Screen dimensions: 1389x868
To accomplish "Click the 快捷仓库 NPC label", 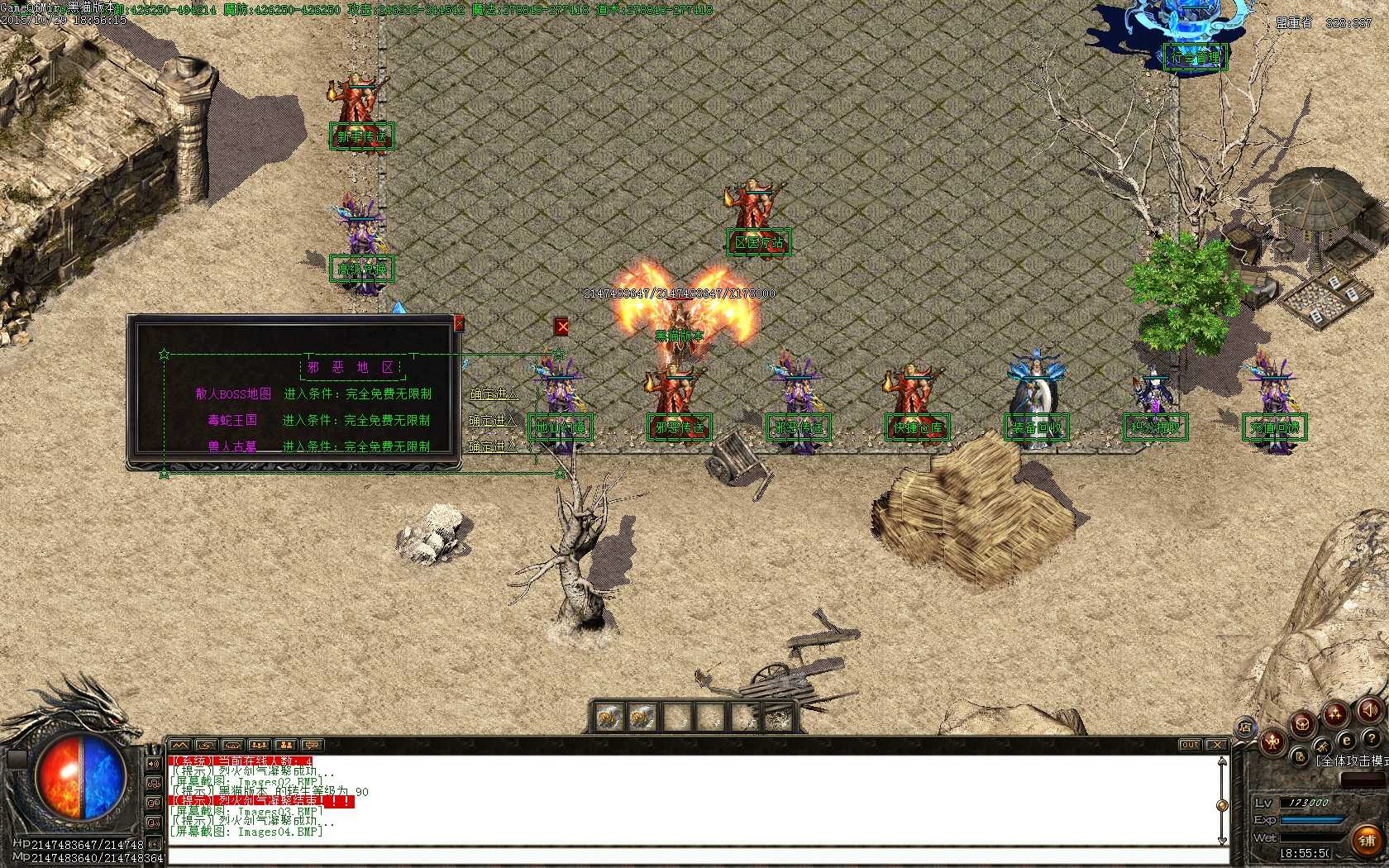I will tap(919, 427).
